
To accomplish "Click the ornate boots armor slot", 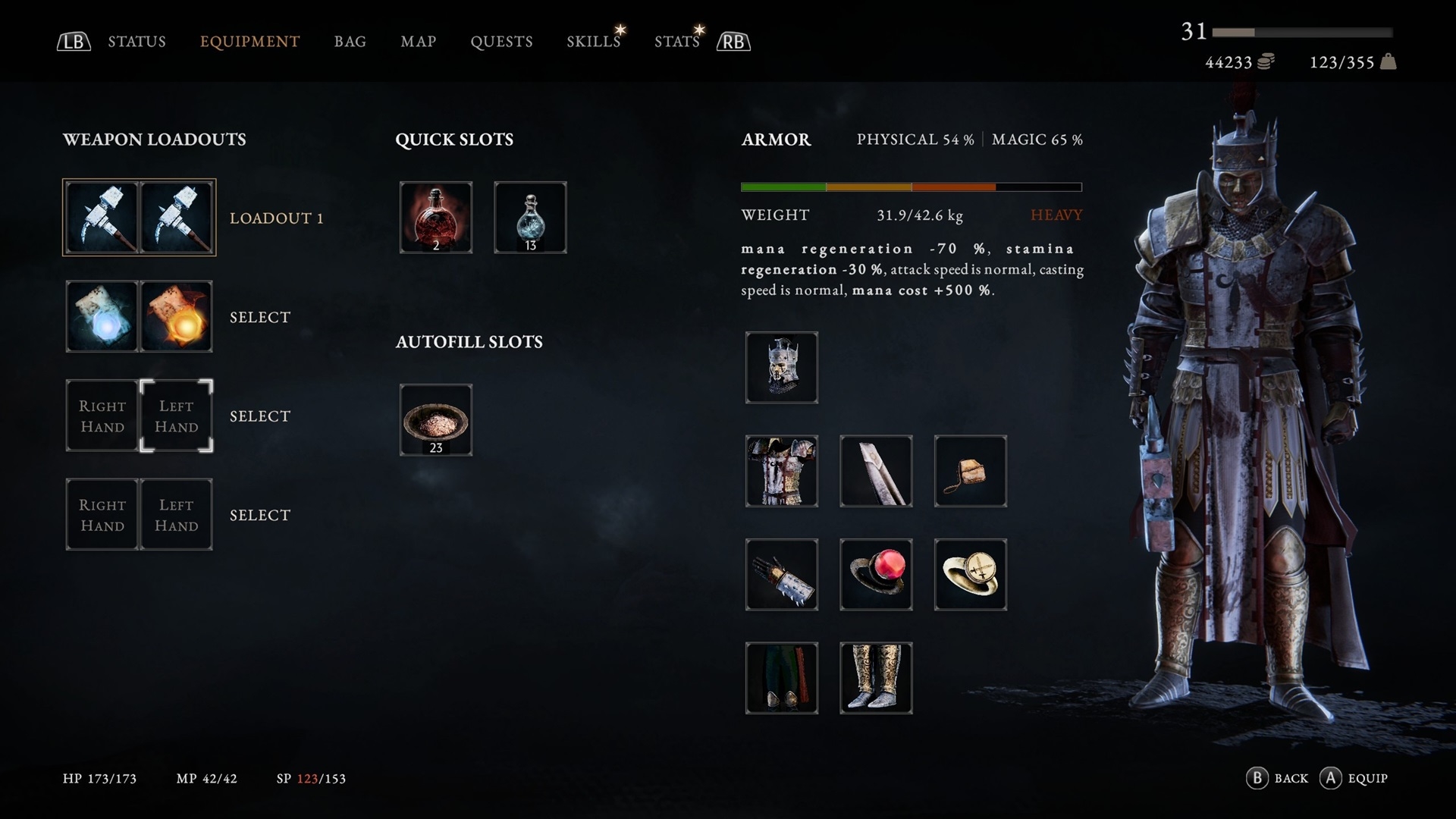I will pyautogui.click(x=876, y=678).
